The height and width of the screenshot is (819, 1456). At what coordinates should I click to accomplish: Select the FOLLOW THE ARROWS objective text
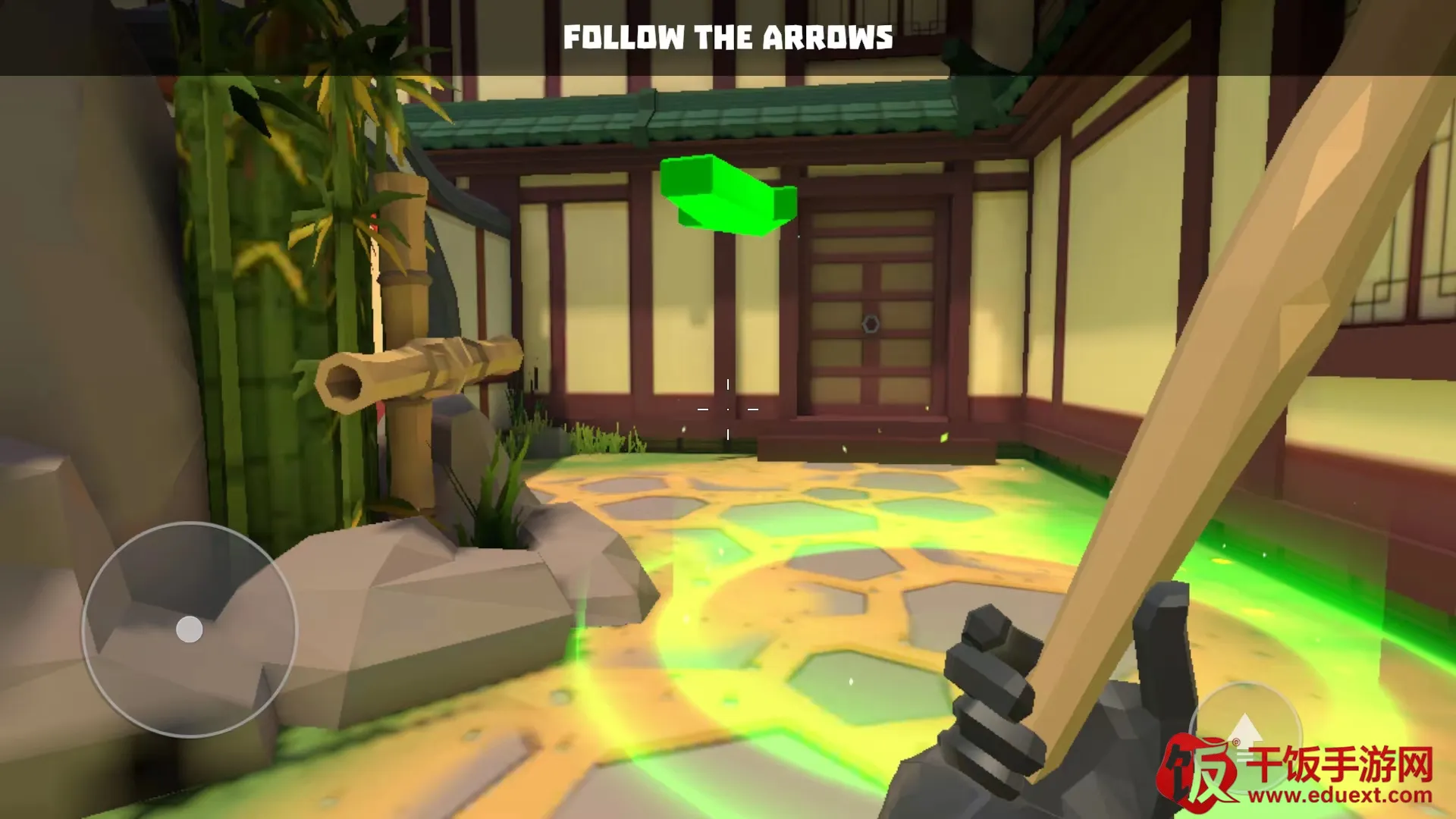(728, 36)
